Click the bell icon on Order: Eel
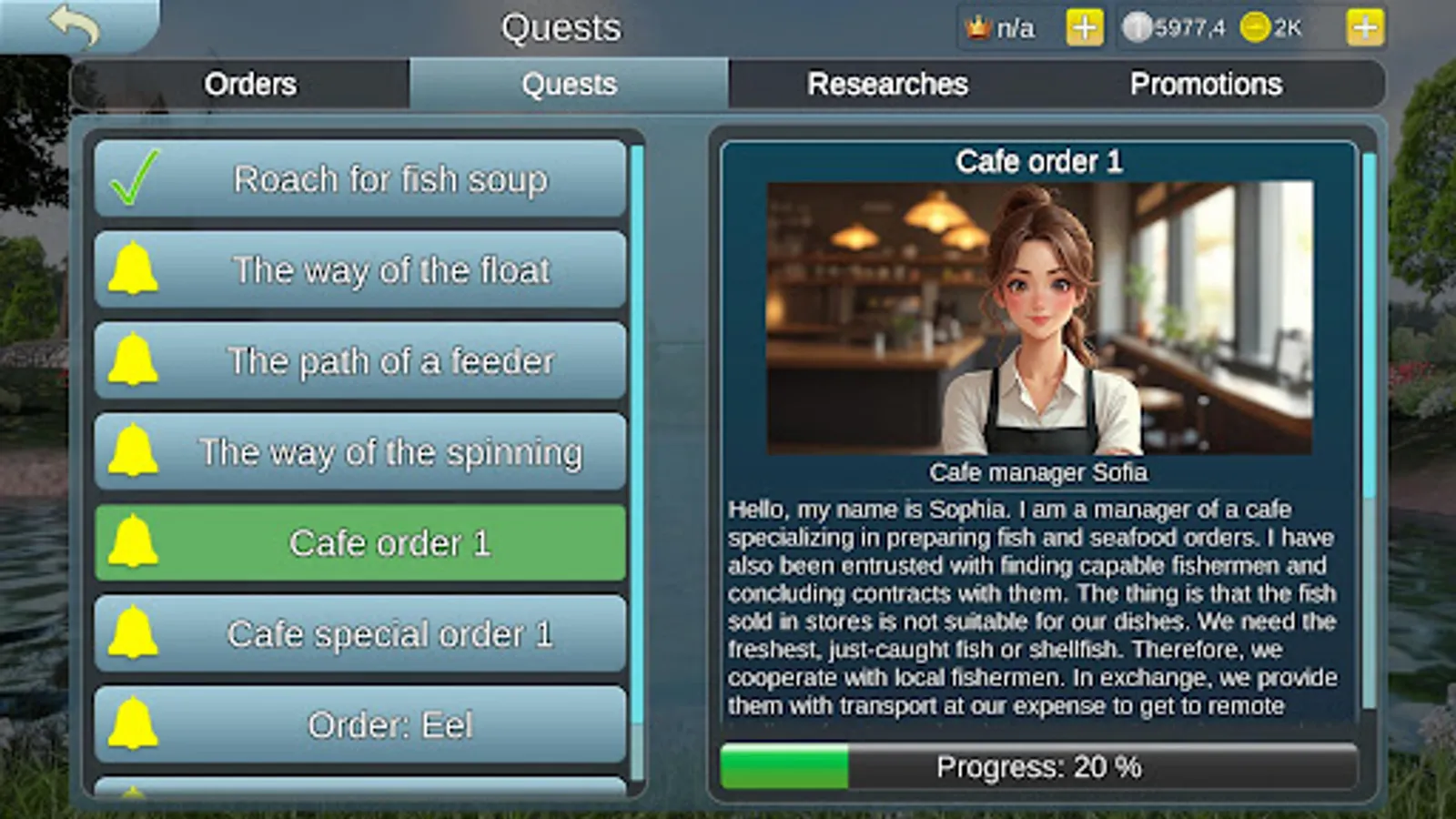Image resolution: width=1456 pixels, height=819 pixels. (x=136, y=723)
